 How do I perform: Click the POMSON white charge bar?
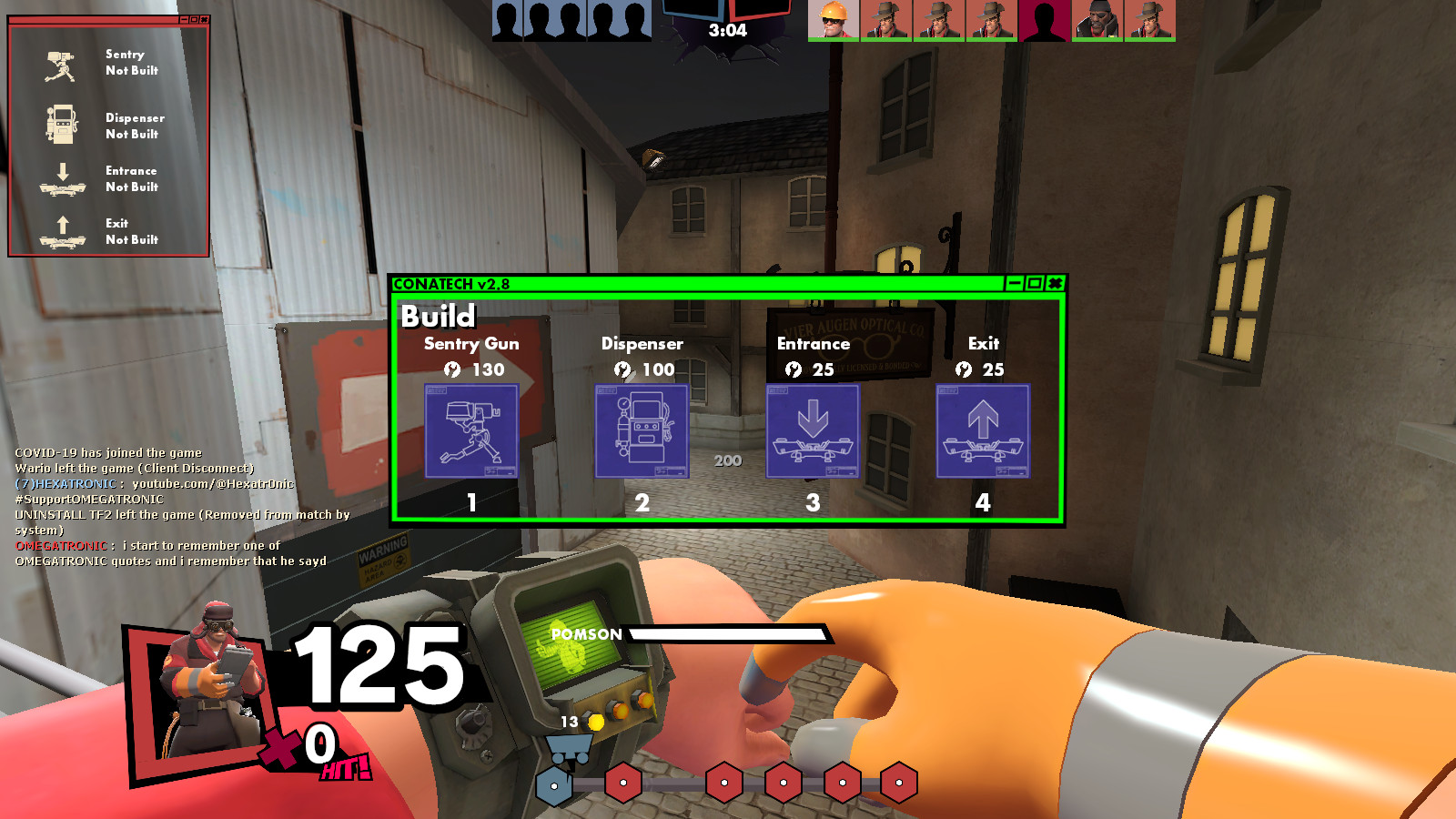click(728, 635)
